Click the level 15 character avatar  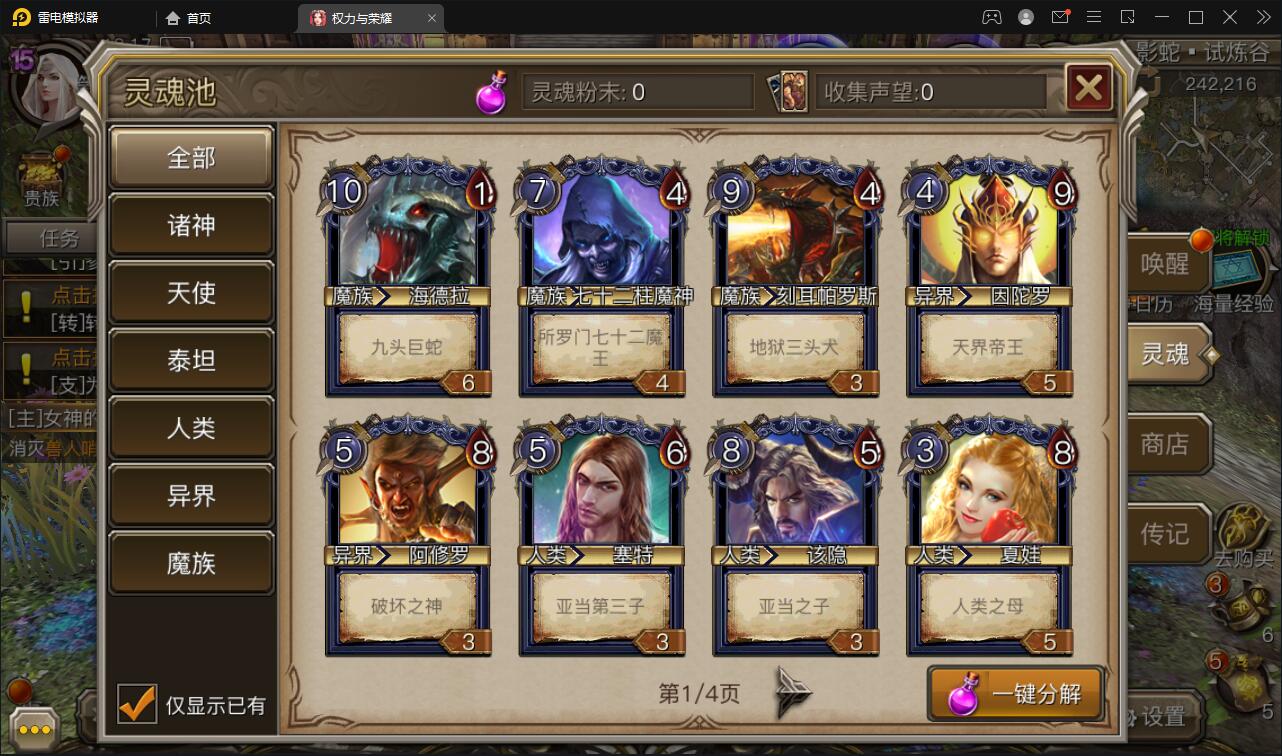pos(48,86)
